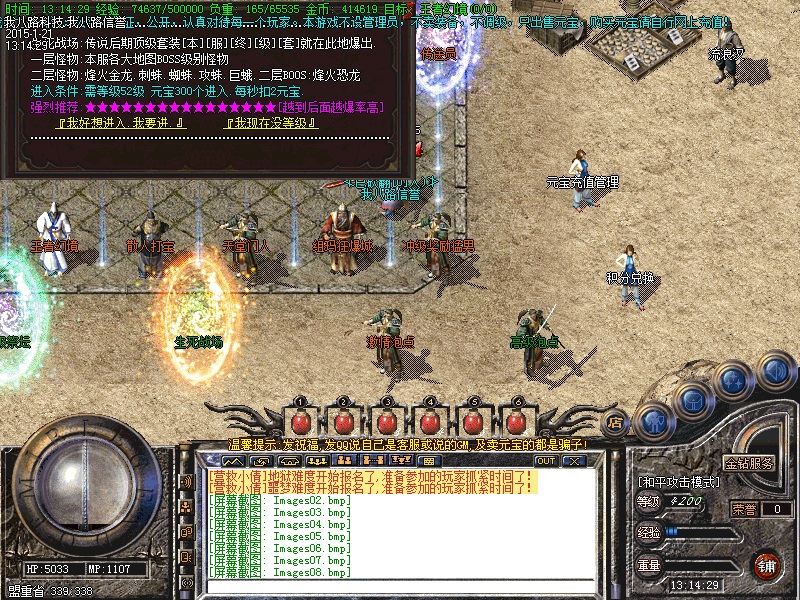
Task: Use the potion in belt slot 3
Action: click(x=386, y=419)
